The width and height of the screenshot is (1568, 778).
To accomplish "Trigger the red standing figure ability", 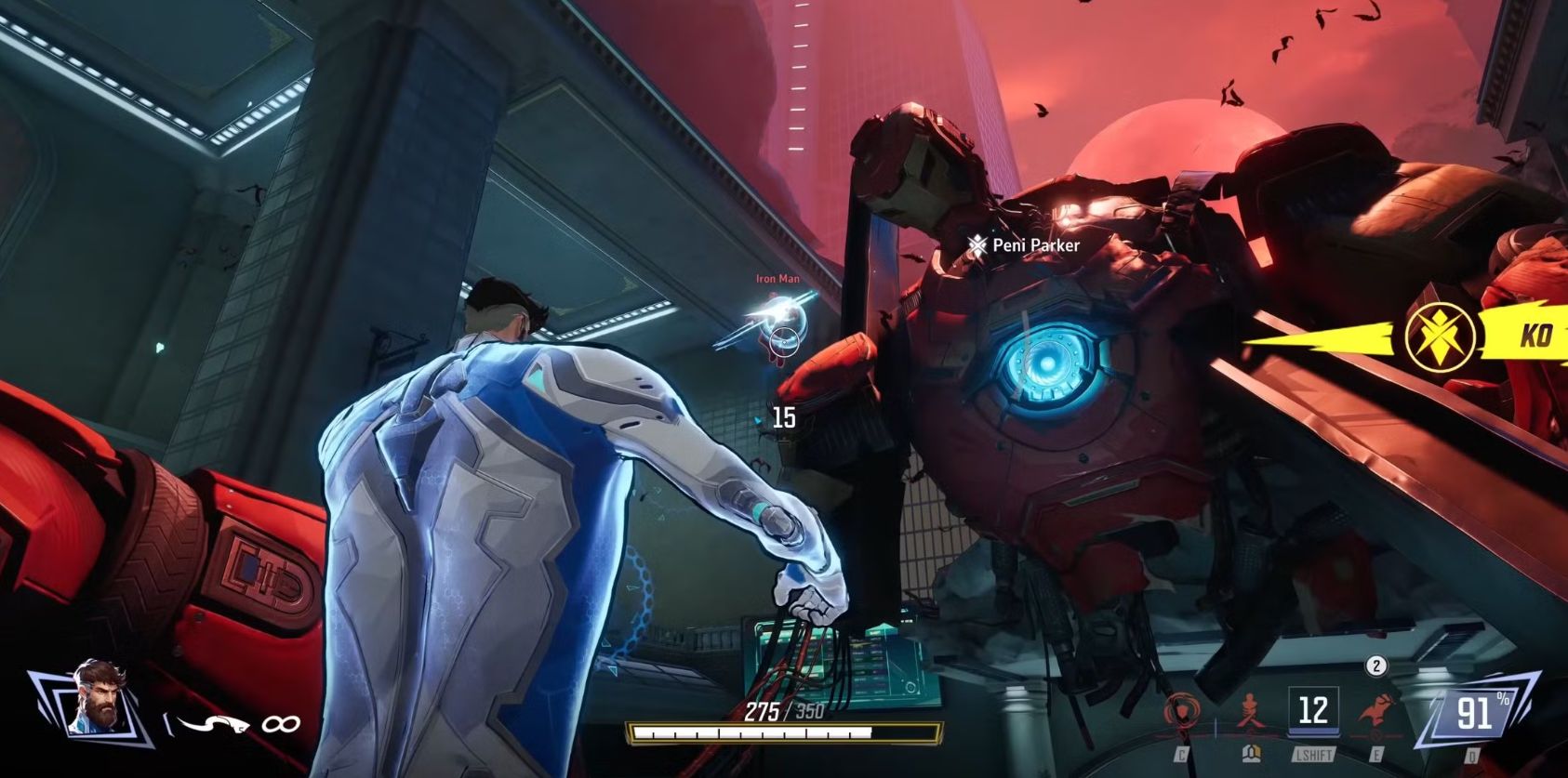I will click(1250, 714).
